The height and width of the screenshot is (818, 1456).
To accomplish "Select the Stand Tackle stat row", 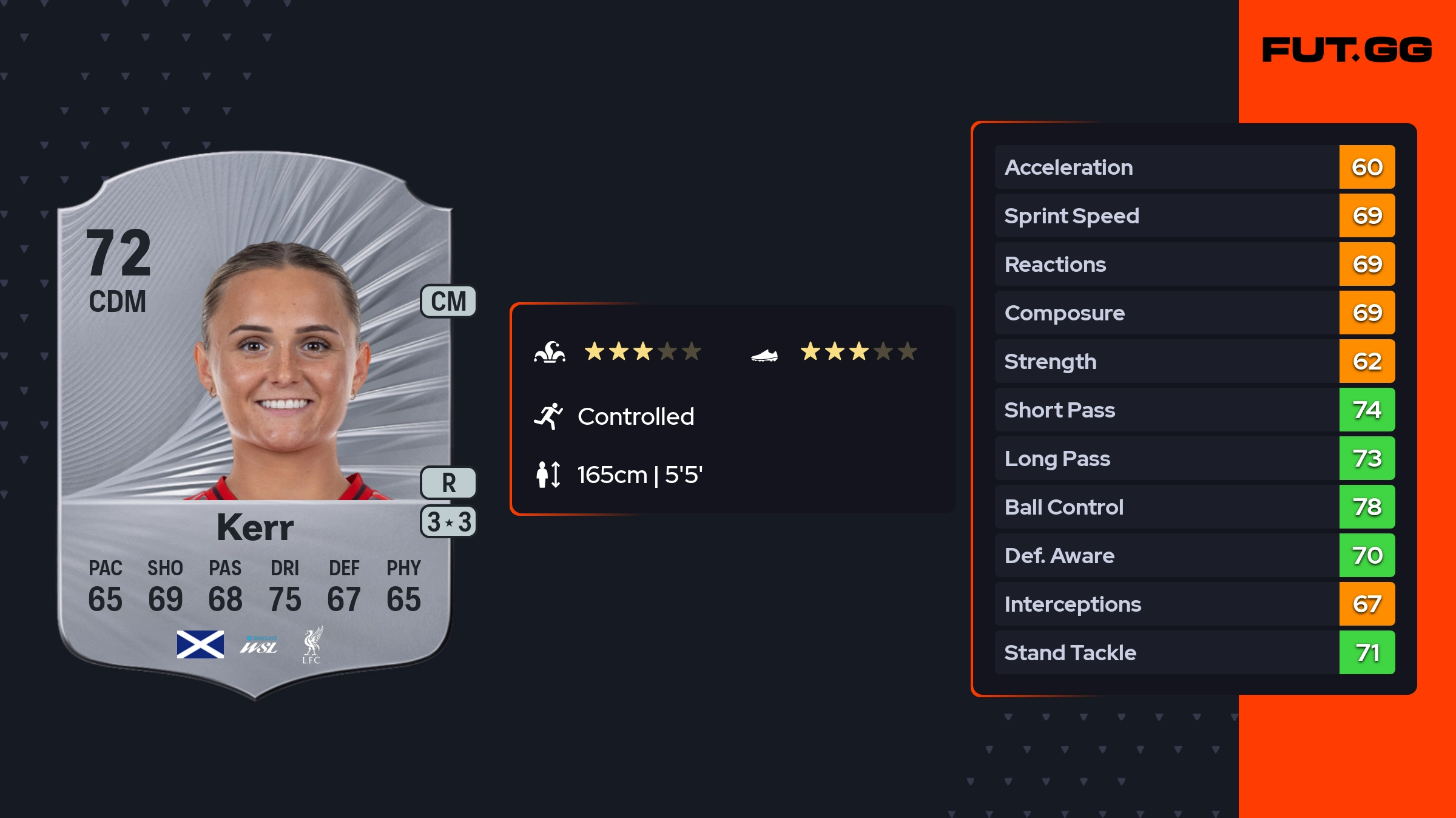I will [x=1194, y=652].
